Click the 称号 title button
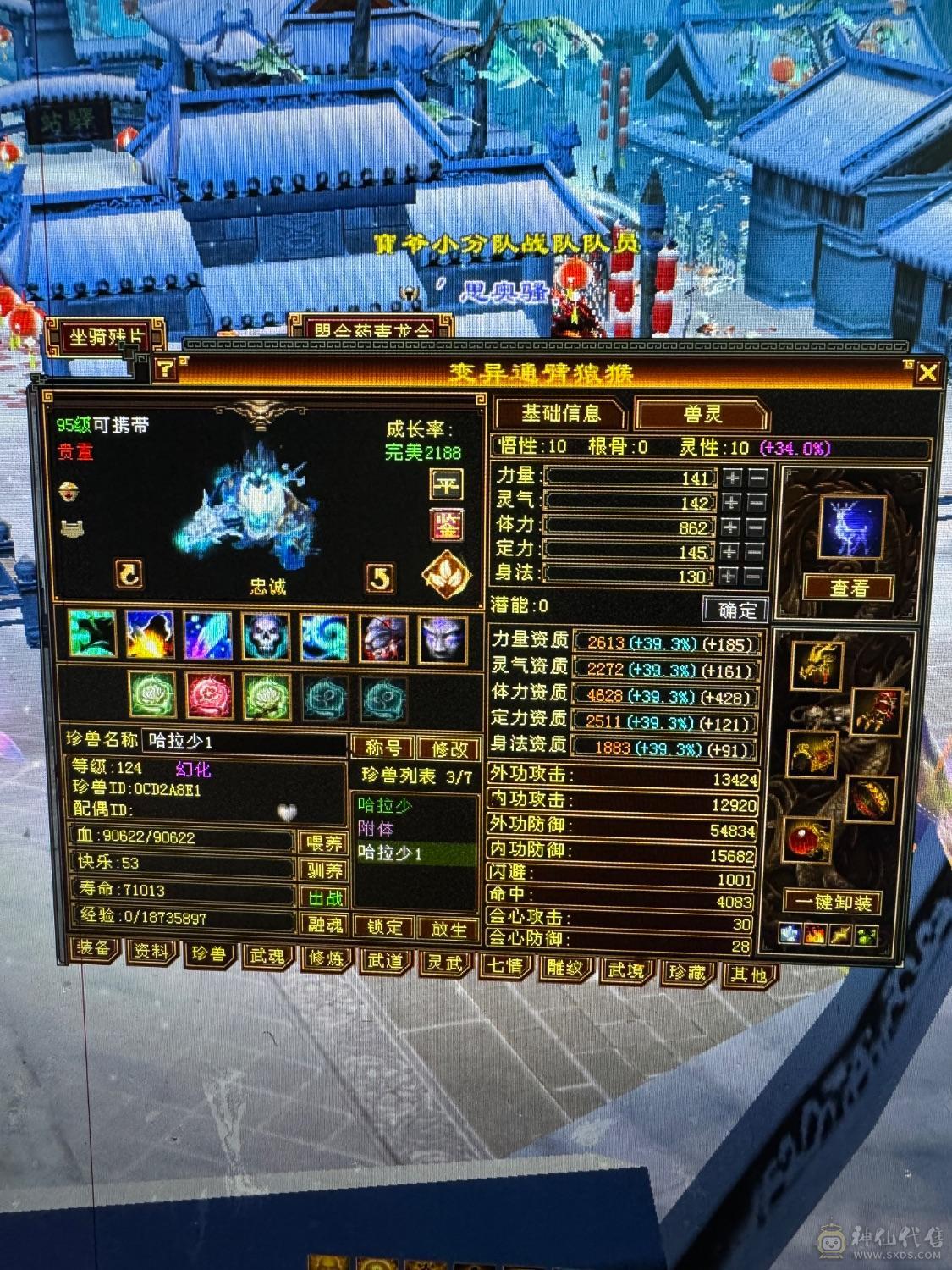 click(x=384, y=748)
